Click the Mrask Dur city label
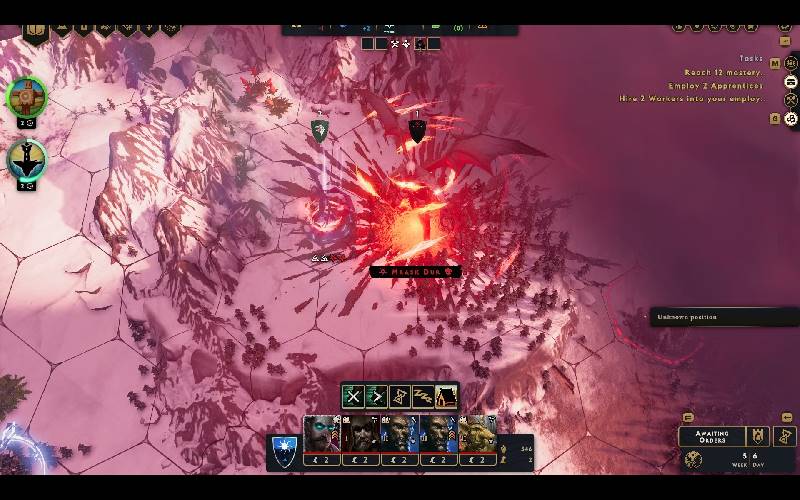800x500 pixels. 415,271
